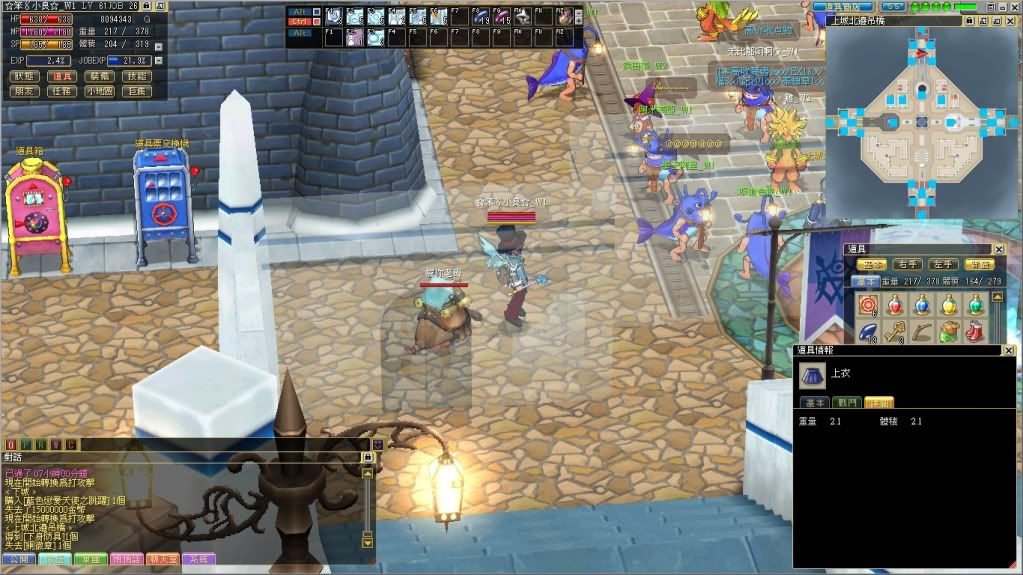
Task: Toggle the chat window lock icon
Action: pyautogui.click(x=367, y=457)
